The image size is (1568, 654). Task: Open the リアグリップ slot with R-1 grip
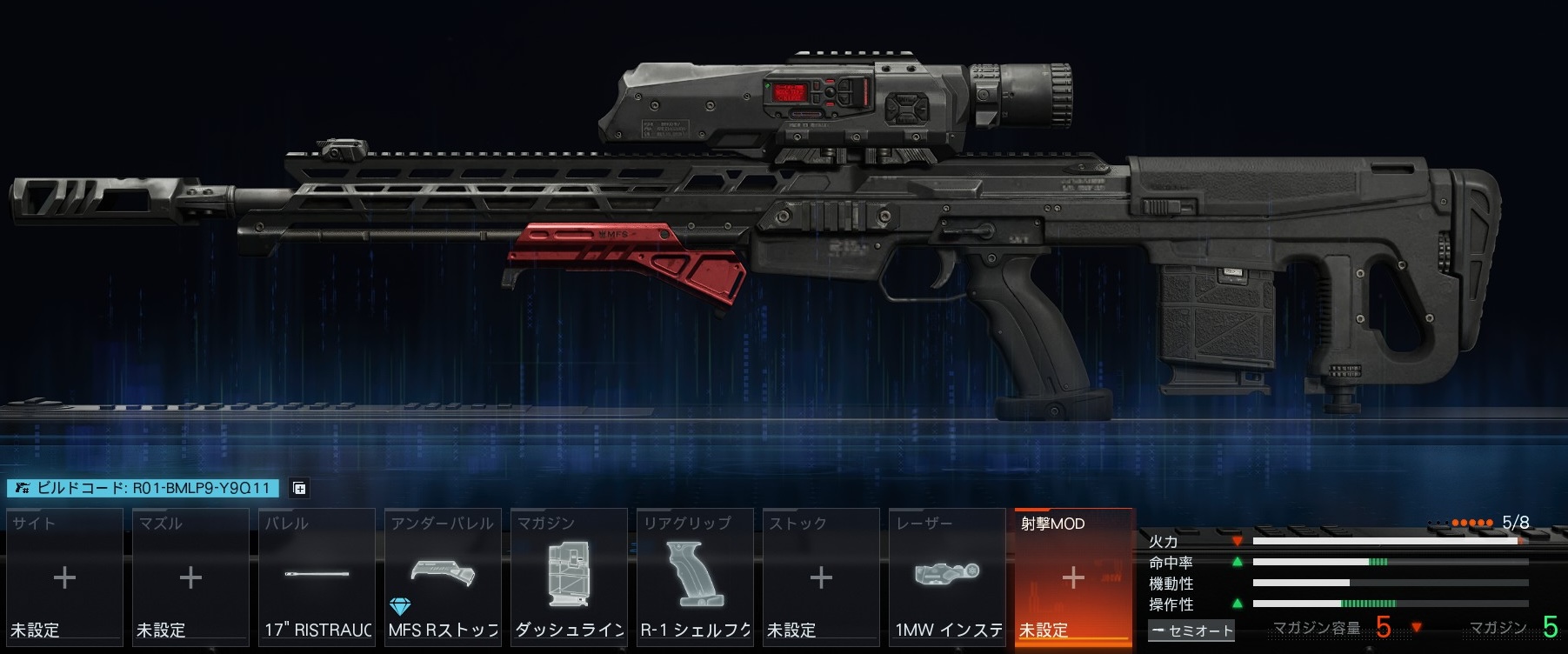coord(695,577)
